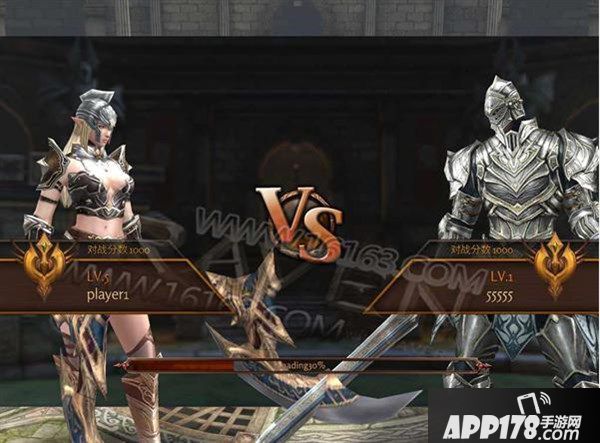Viewport: 600px width, 443px height.
Task: Click the APP178 watermark logo
Action: click(513, 414)
